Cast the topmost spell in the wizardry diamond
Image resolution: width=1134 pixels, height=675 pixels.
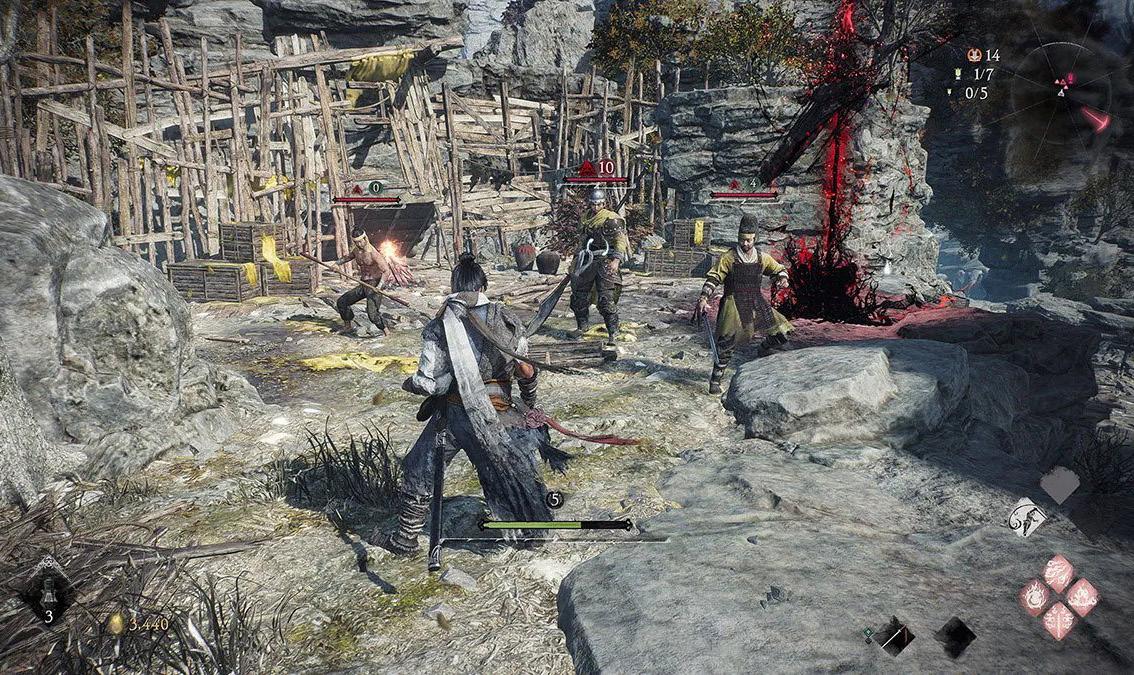1059,573
